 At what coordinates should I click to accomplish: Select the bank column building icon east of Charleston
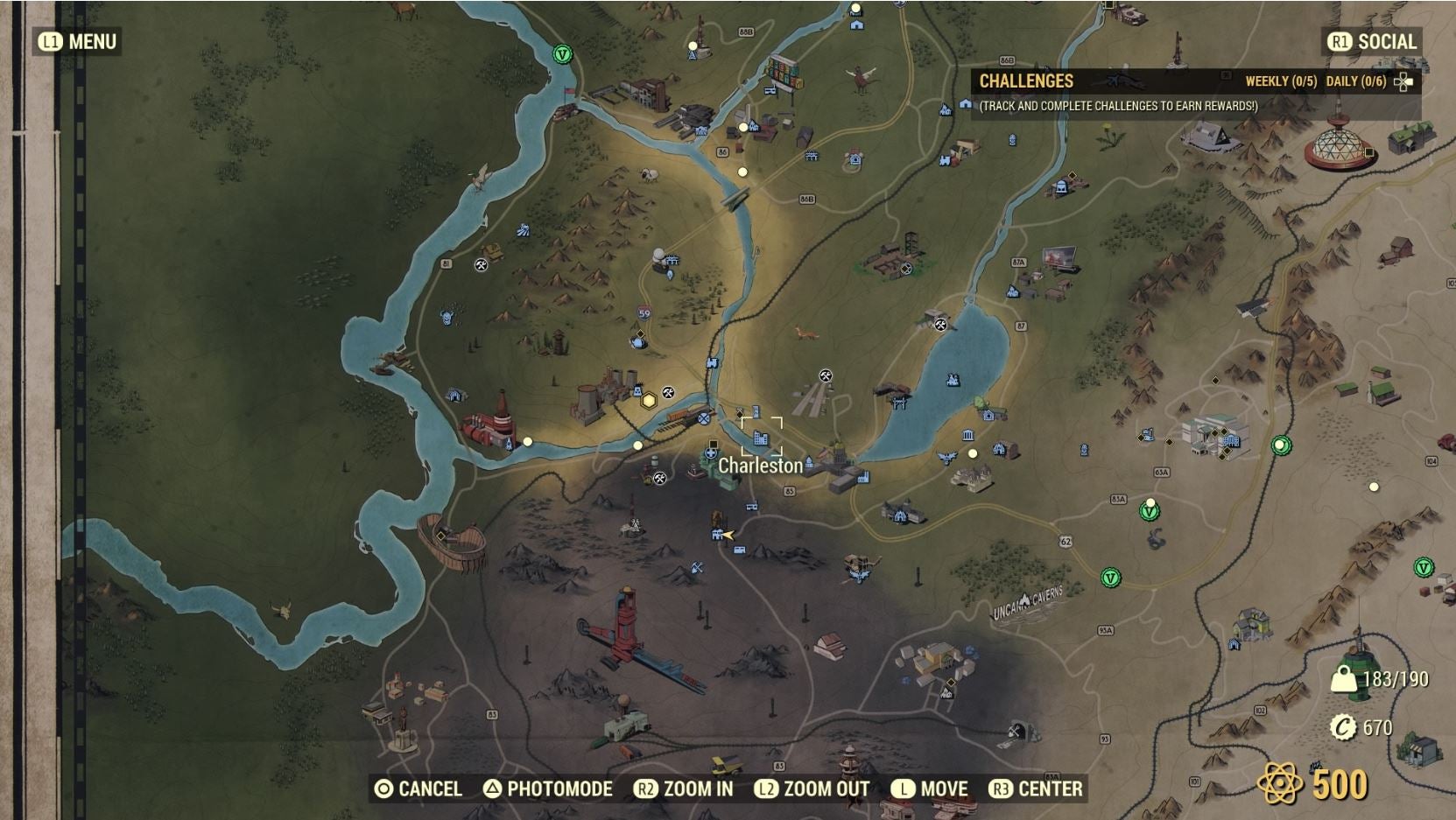click(x=967, y=436)
